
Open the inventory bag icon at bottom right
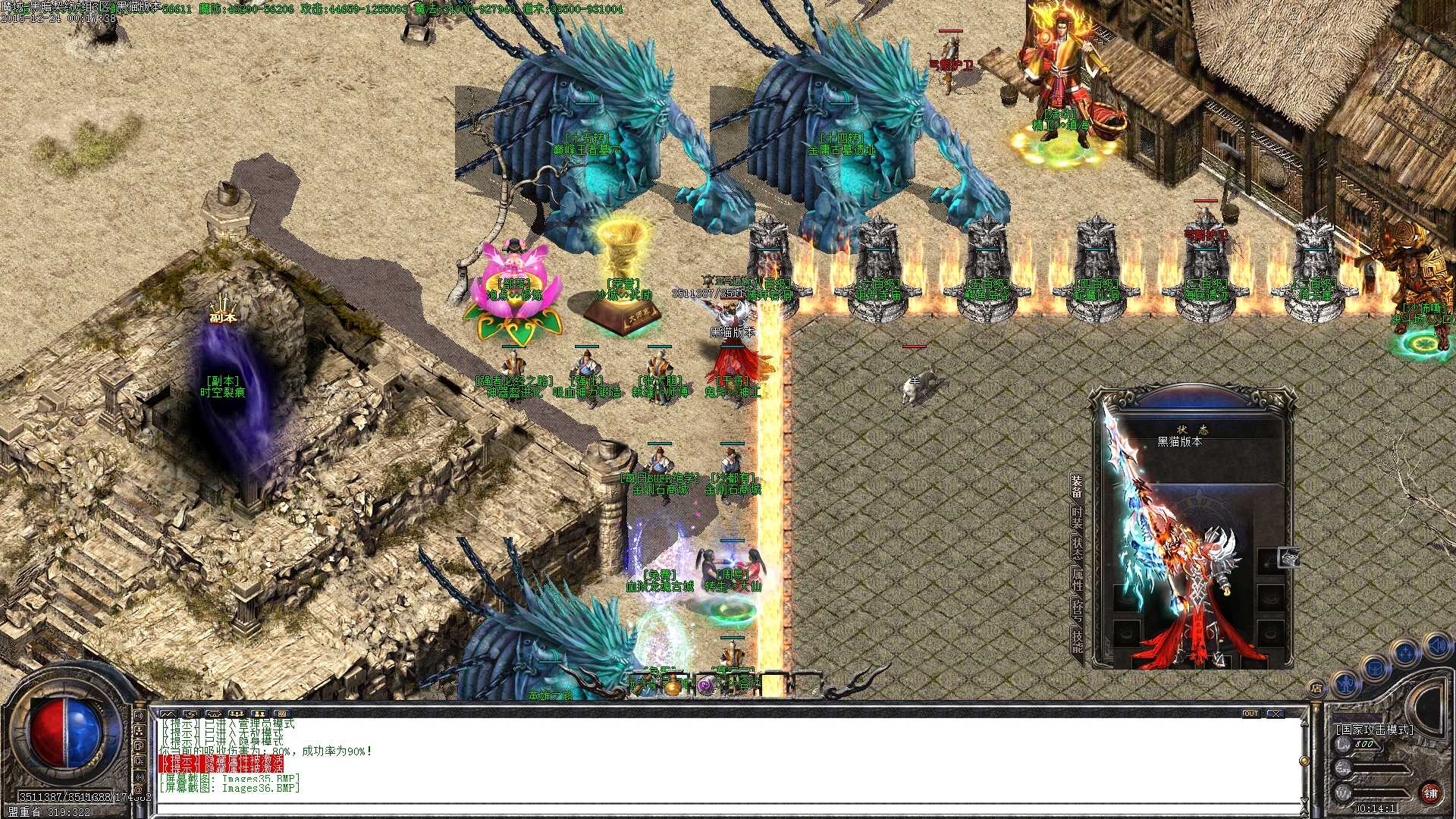coord(1374,668)
